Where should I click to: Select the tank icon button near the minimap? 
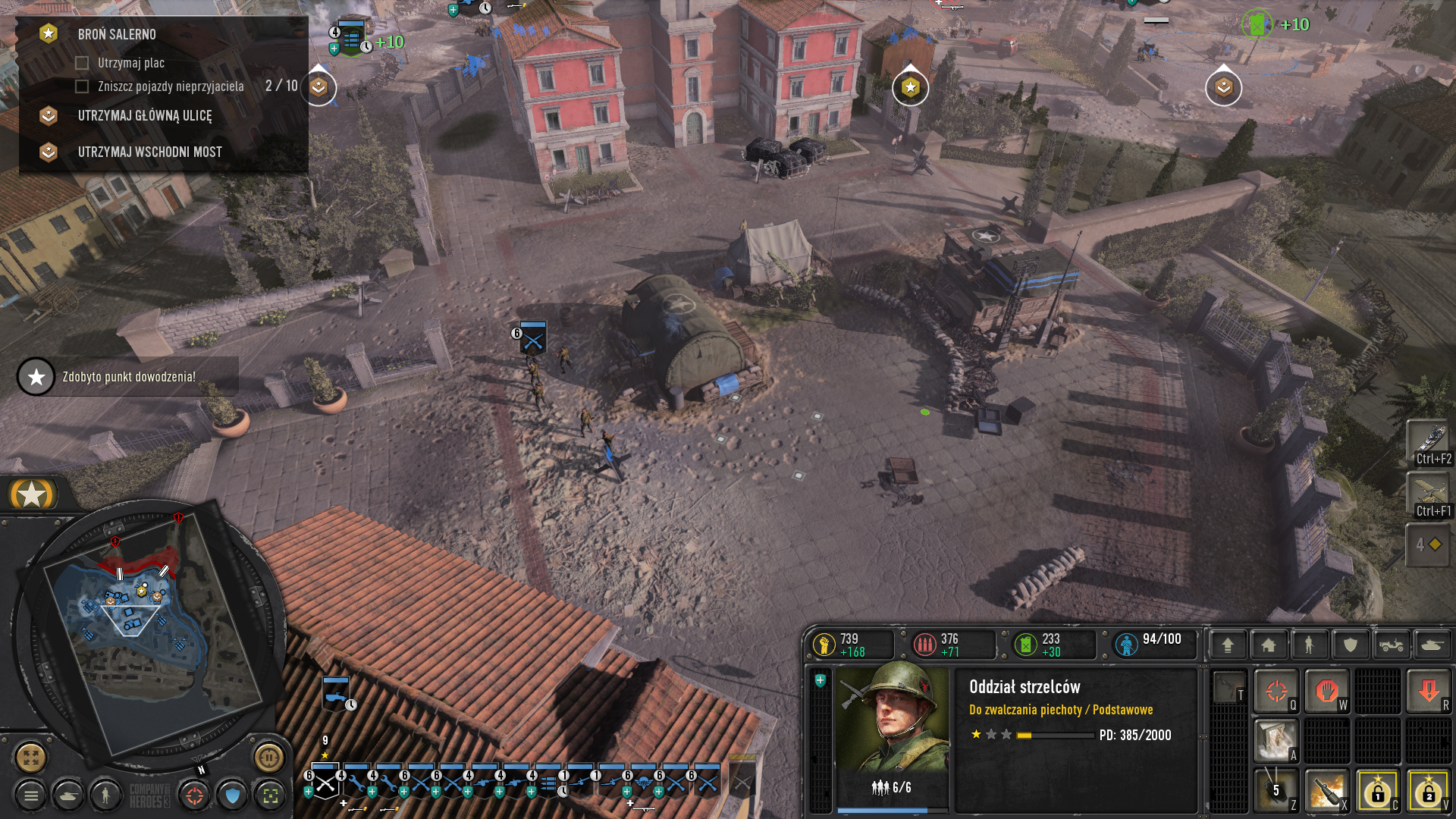(x=69, y=795)
